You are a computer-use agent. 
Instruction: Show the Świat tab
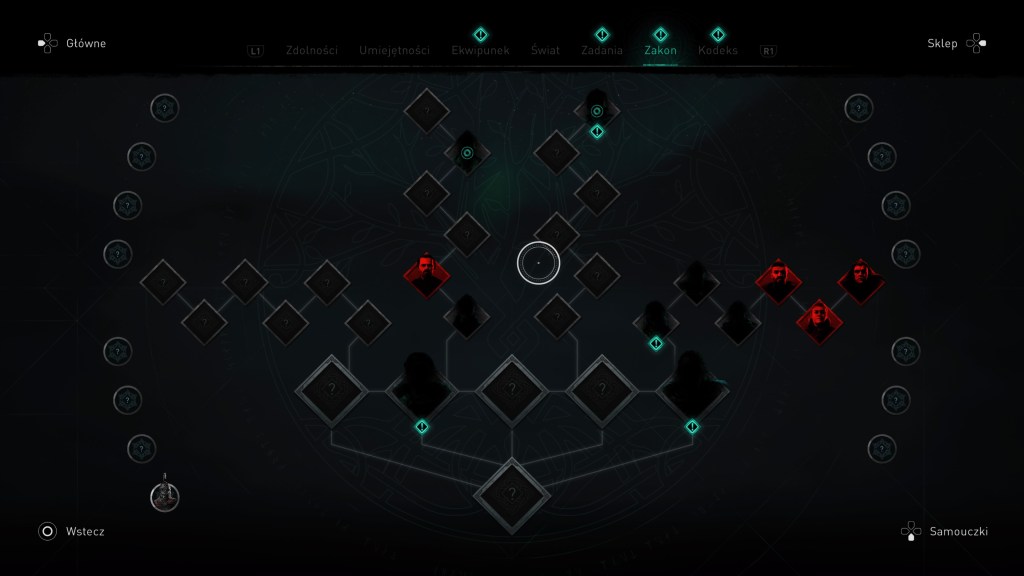click(545, 50)
